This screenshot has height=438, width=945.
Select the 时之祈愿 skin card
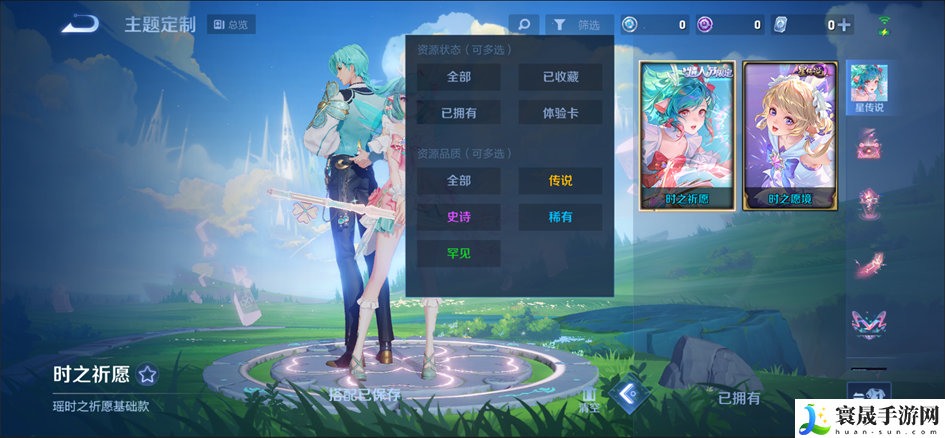pos(687,135)
